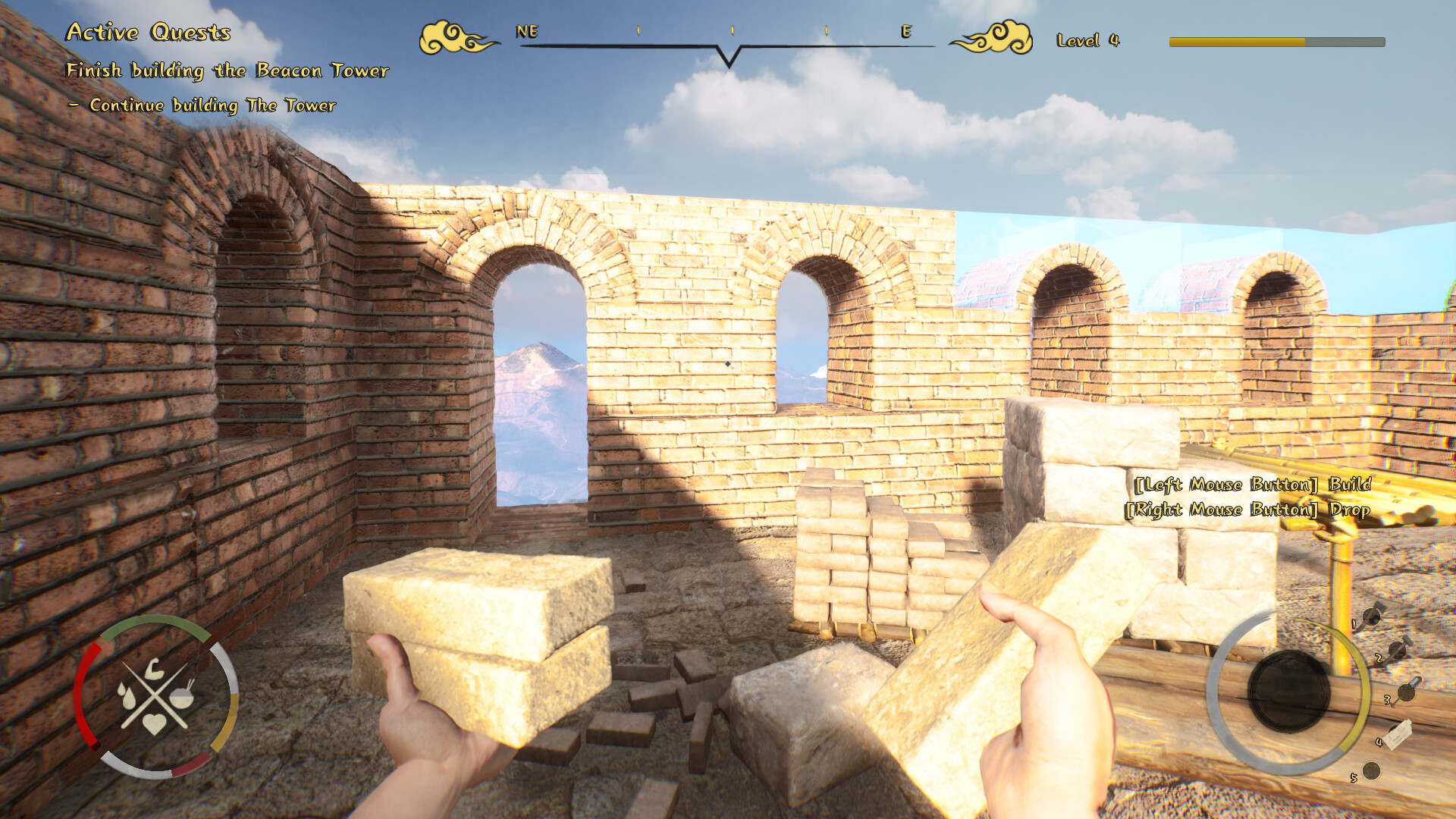Click the Level 4 label
Image resolution: width=1456 pixels, height=819 pixels.
tap(1090, 39)
